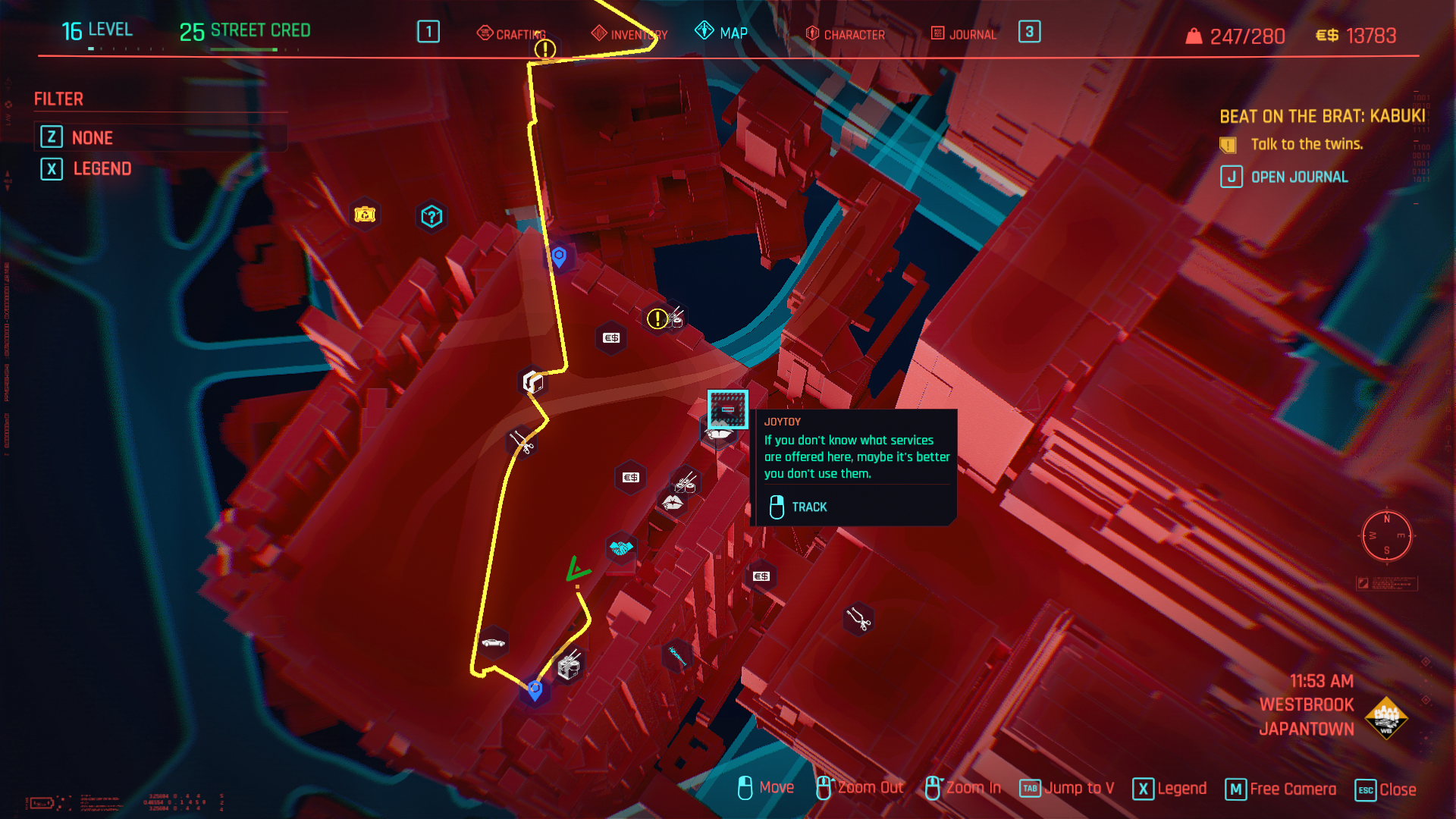Toggle the map Legend display
This screenshot has width=1456, height=819.
coord(102,168)
